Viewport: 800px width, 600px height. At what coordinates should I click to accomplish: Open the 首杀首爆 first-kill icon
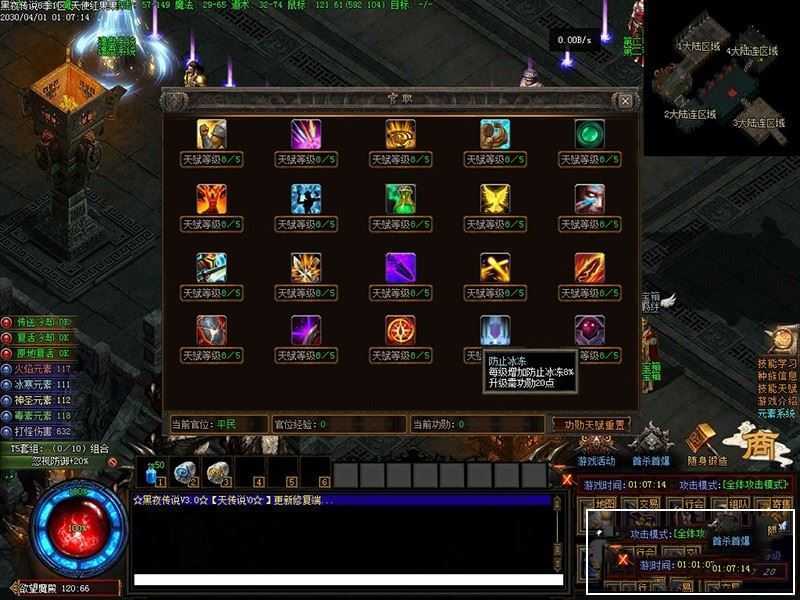pyautogui.click(x=651, y=445)
